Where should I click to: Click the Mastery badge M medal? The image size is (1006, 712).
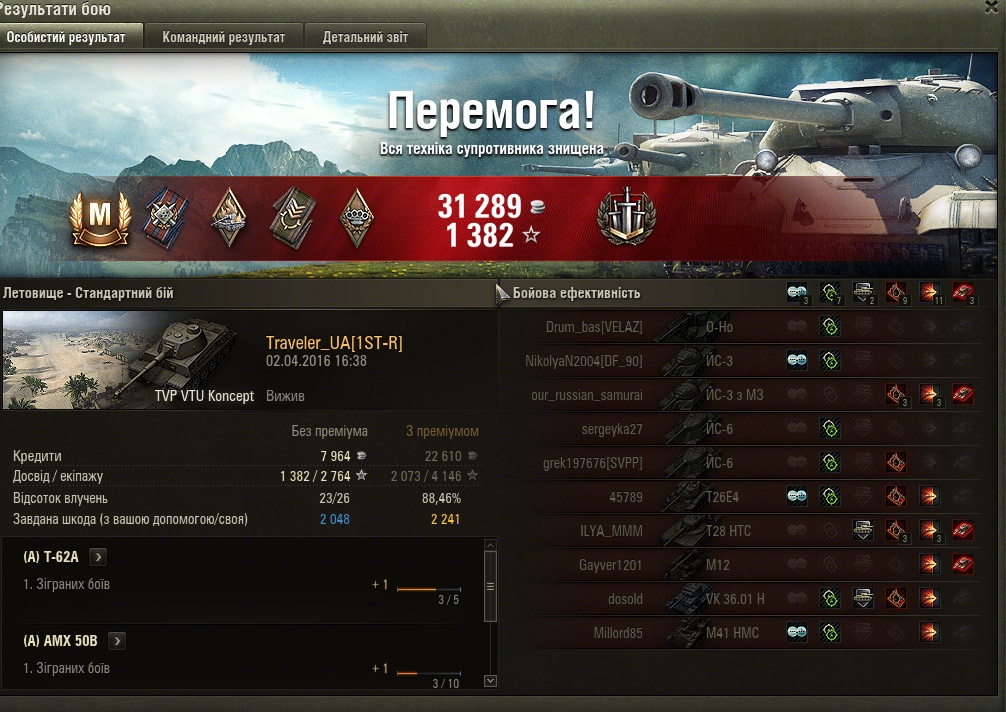pyautogui.click(x=100, y=220)
